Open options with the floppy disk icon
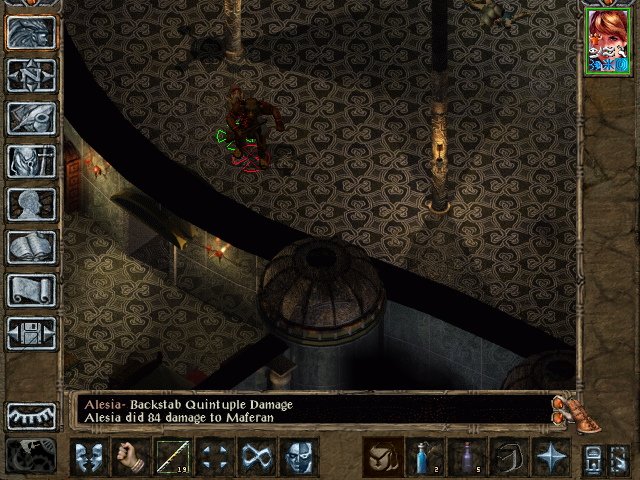The width and height of the screenshot is (640, 480). pyautogui.click(x=31, y=333)
